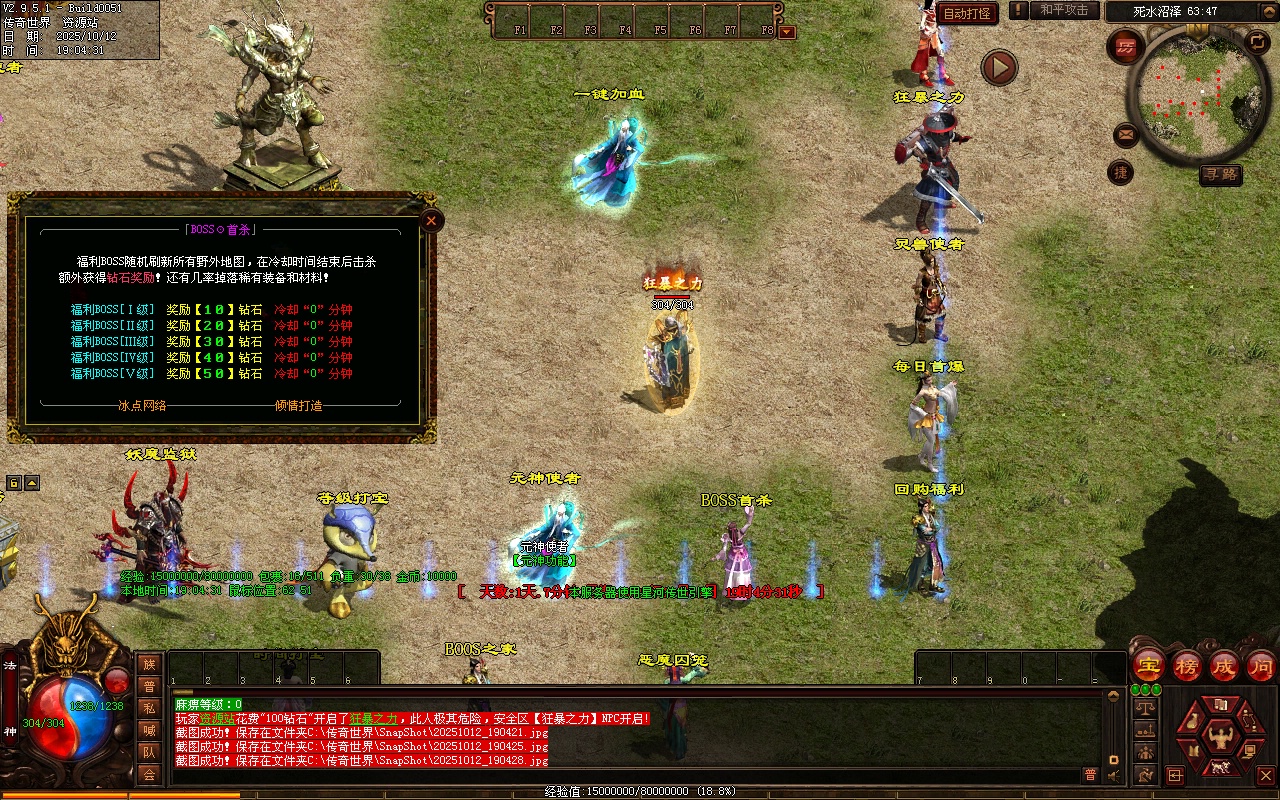Open the 成 achievement orb button
The height and width of the screenshot is (800, 1280).
[1224, 665]
